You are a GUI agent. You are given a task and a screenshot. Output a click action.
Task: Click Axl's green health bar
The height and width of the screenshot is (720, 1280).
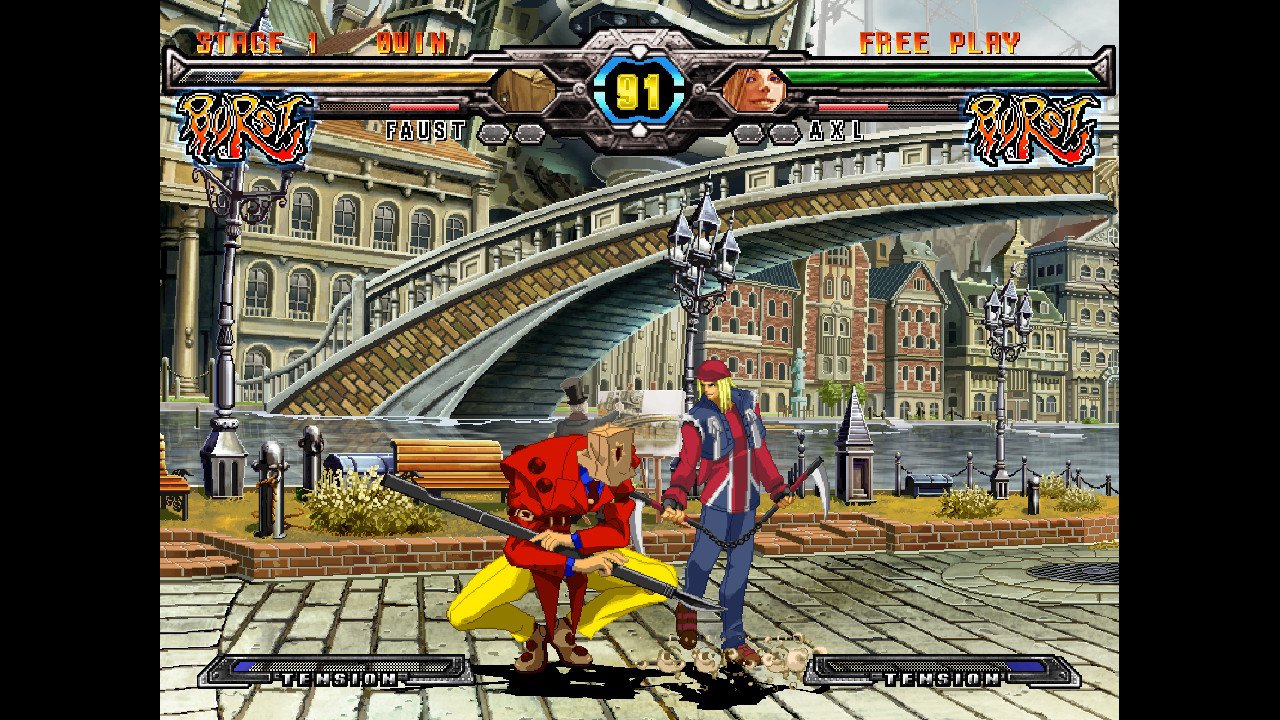940,79
